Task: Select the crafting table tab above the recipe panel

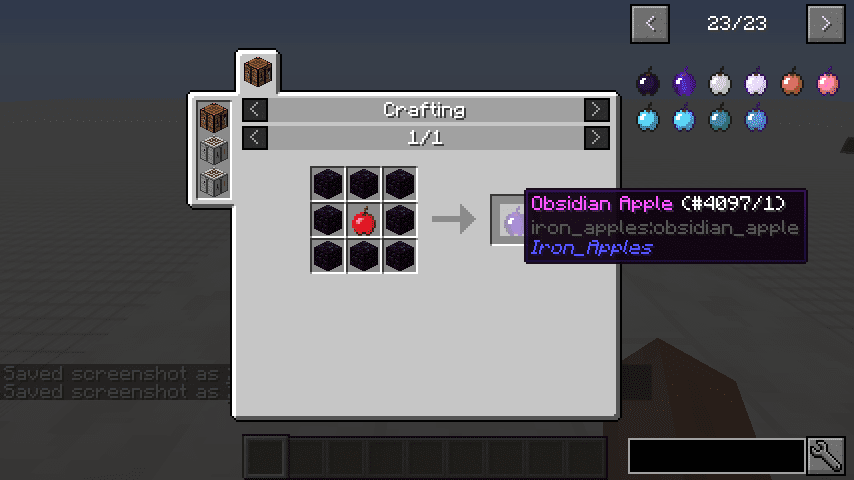Action: [257, 73]
